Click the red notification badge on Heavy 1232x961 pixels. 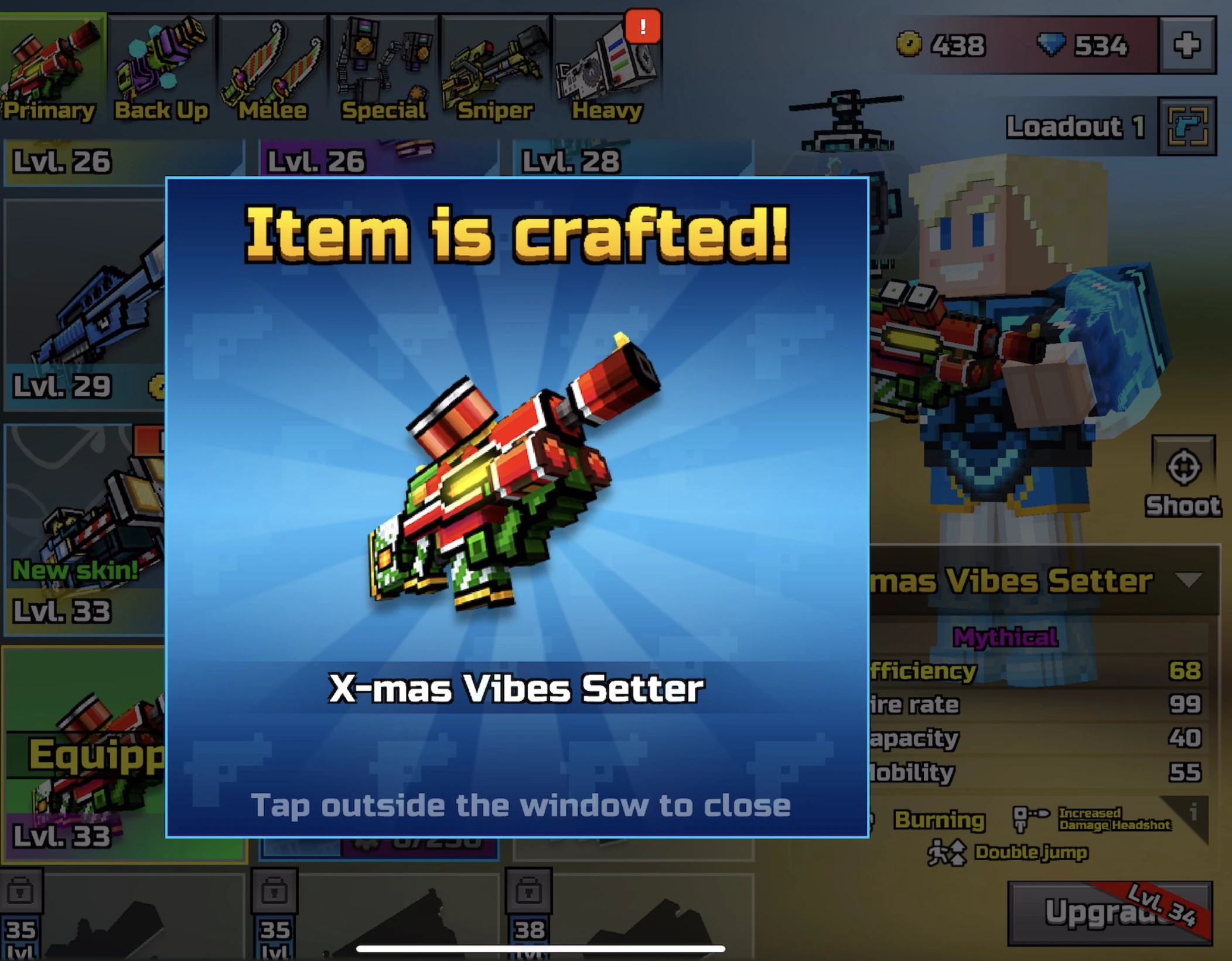coord(642,26)
